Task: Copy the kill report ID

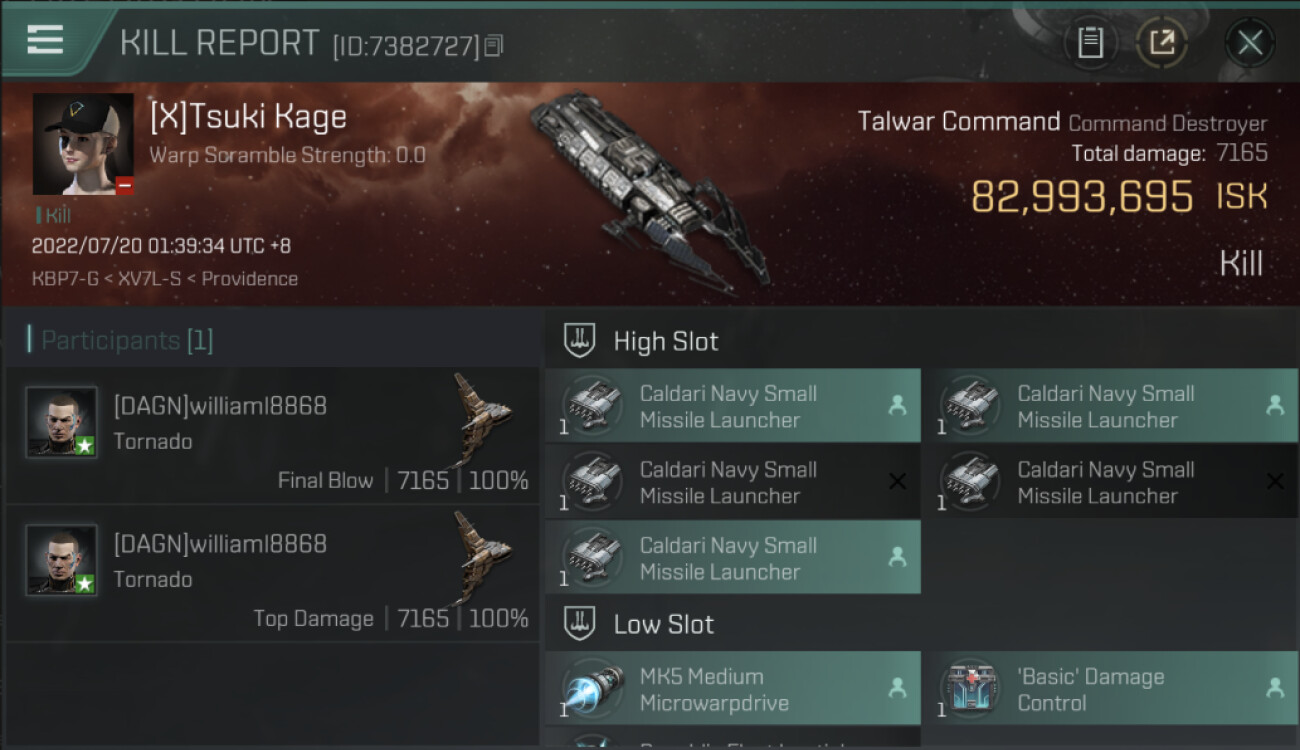Action: pos(494,46)
